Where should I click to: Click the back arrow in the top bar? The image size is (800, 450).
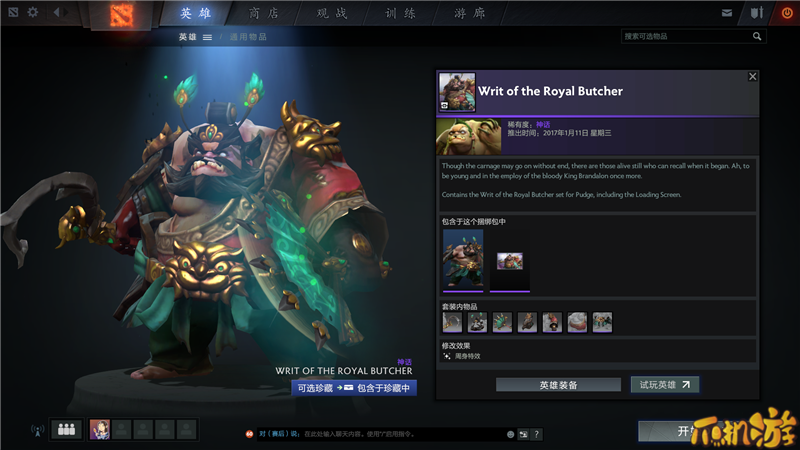pyautogui.click(x=56, y=13)
